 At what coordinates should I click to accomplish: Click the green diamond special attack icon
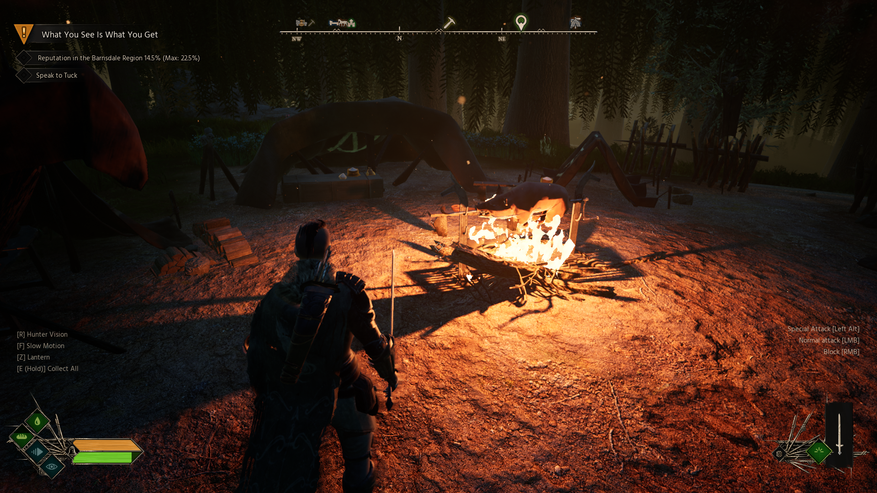point(818,451)
